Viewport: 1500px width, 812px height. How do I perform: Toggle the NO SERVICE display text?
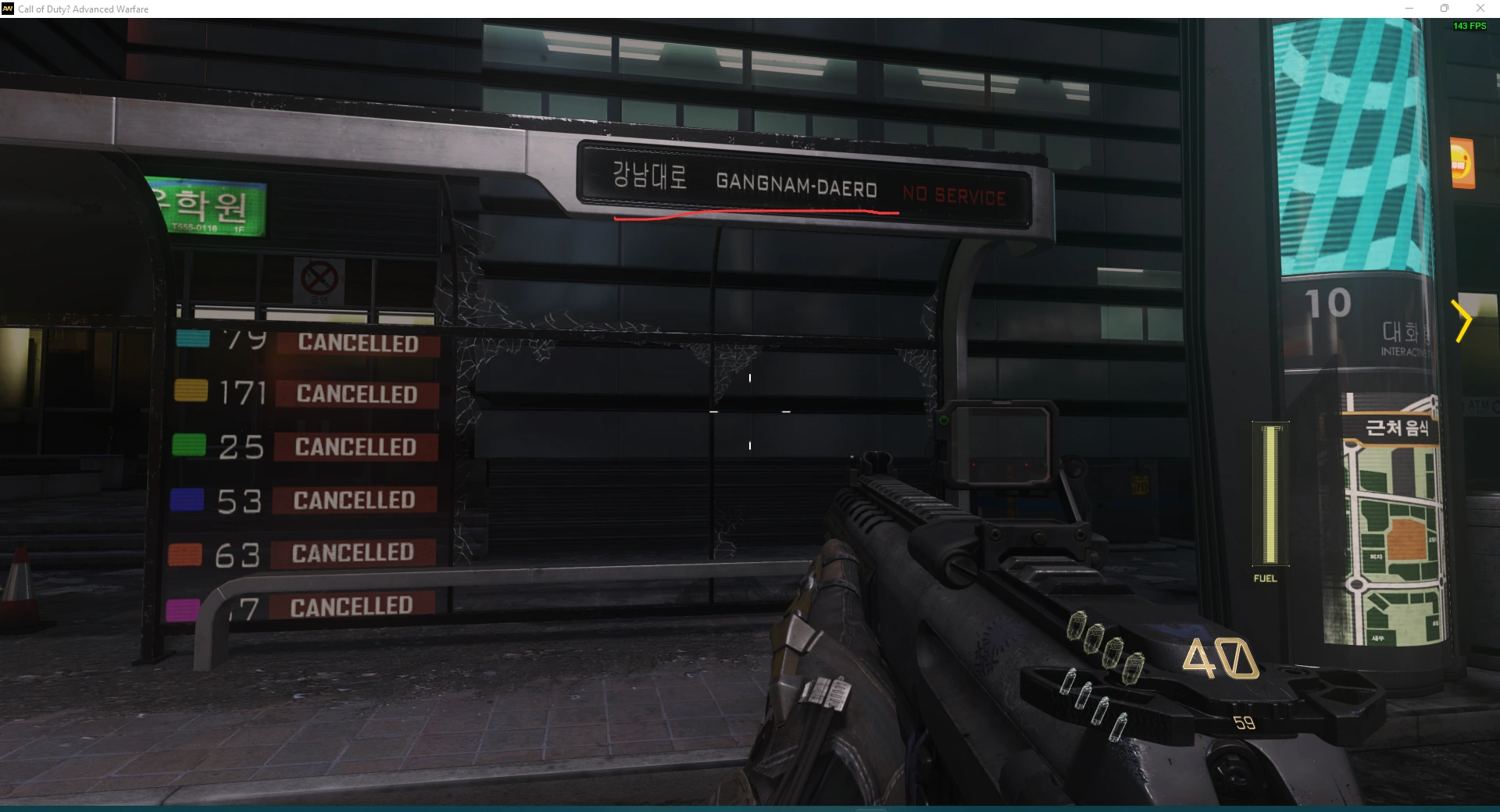[954, 197]
